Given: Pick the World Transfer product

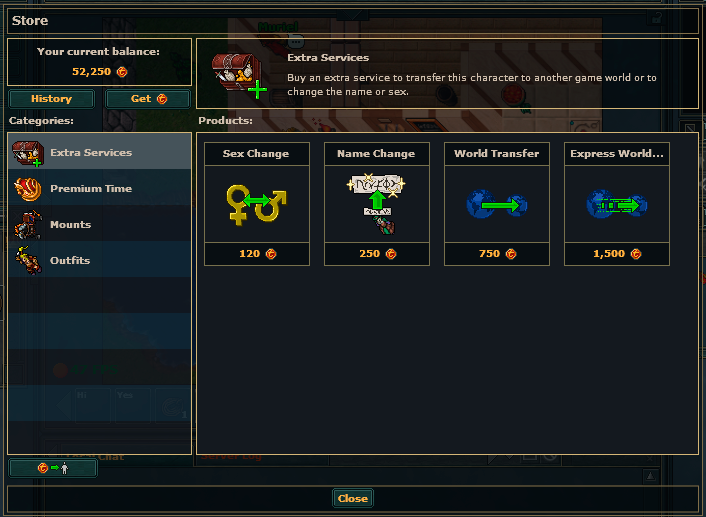Looking at the screenshot, I should tap(496, 204).
